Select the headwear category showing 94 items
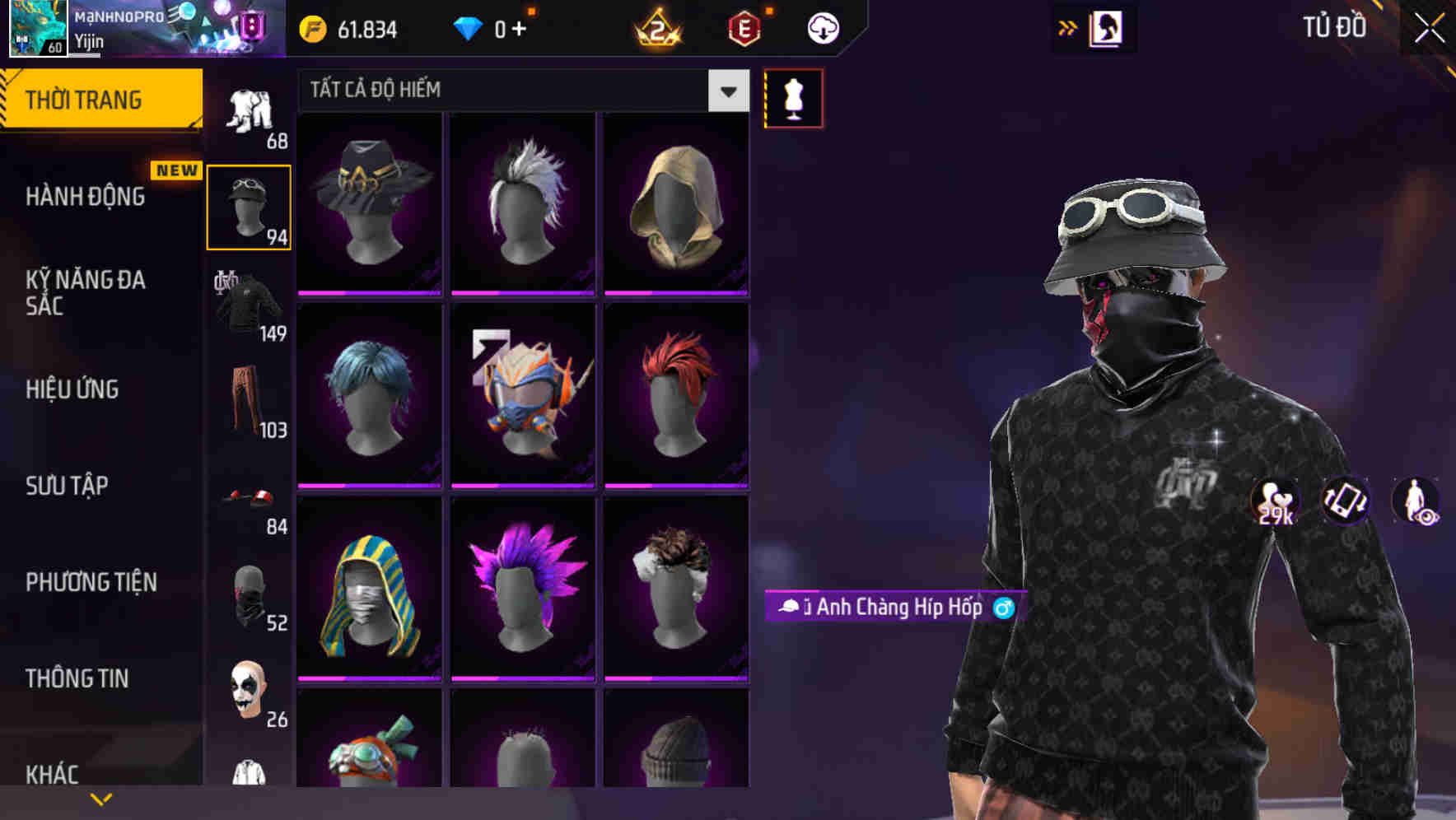This screenshot has width=1456, height=820. pyautogui.click(x=250, y=205)
